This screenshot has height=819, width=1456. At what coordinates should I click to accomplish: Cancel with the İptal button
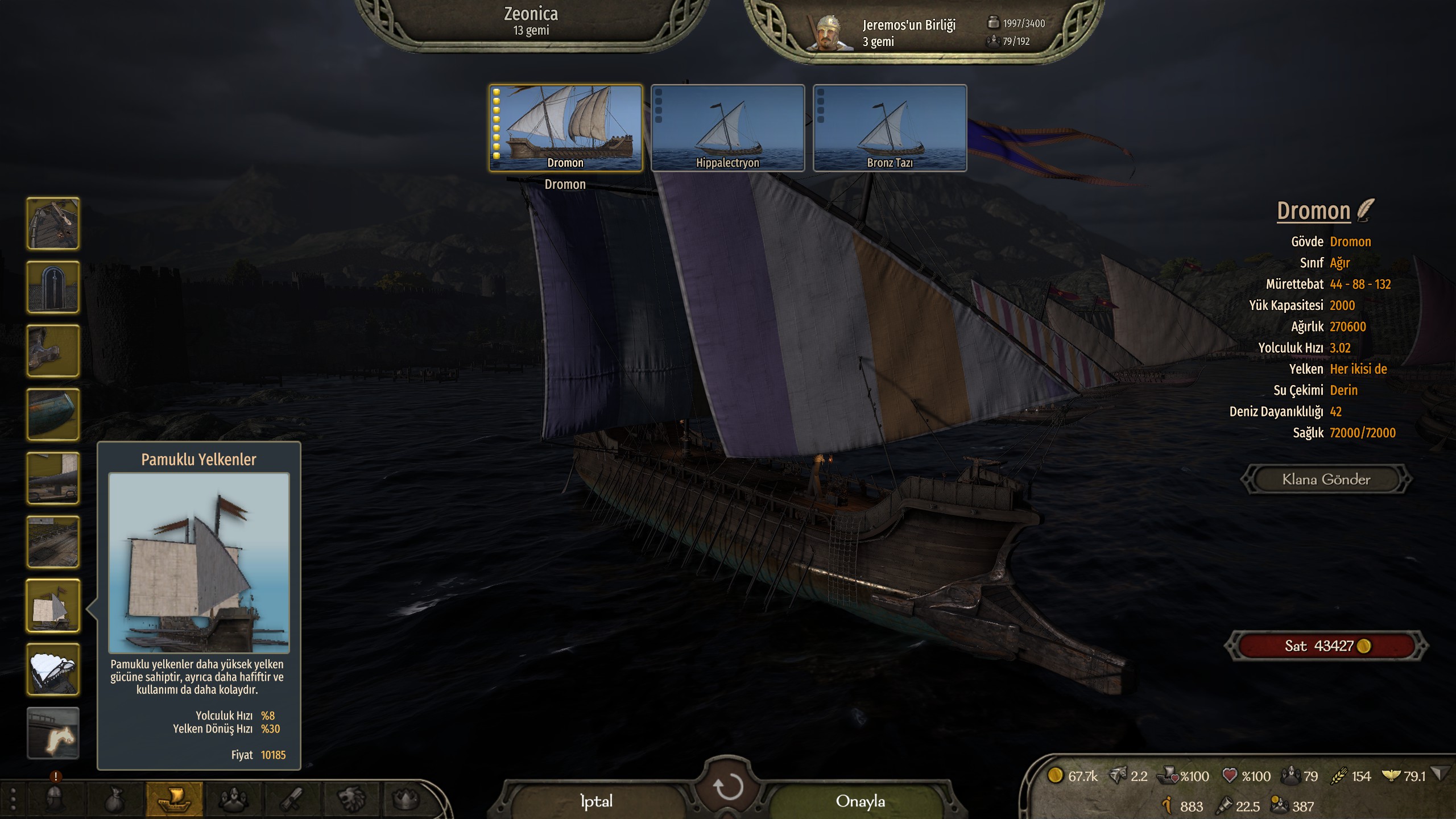(596, 801)
